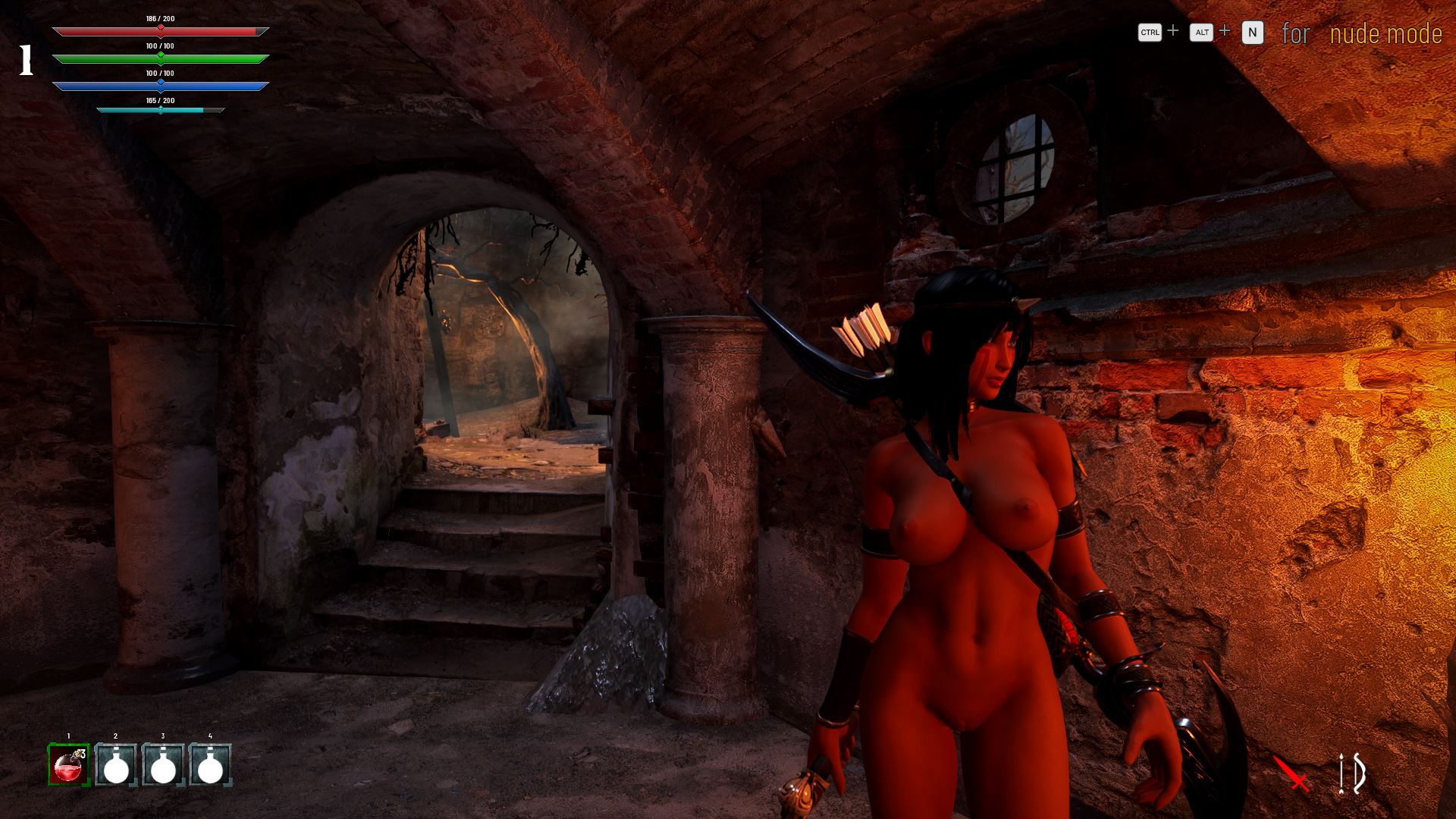Choose empty flask slot number 3
The image size is (1456, 819).
(163, 764)
